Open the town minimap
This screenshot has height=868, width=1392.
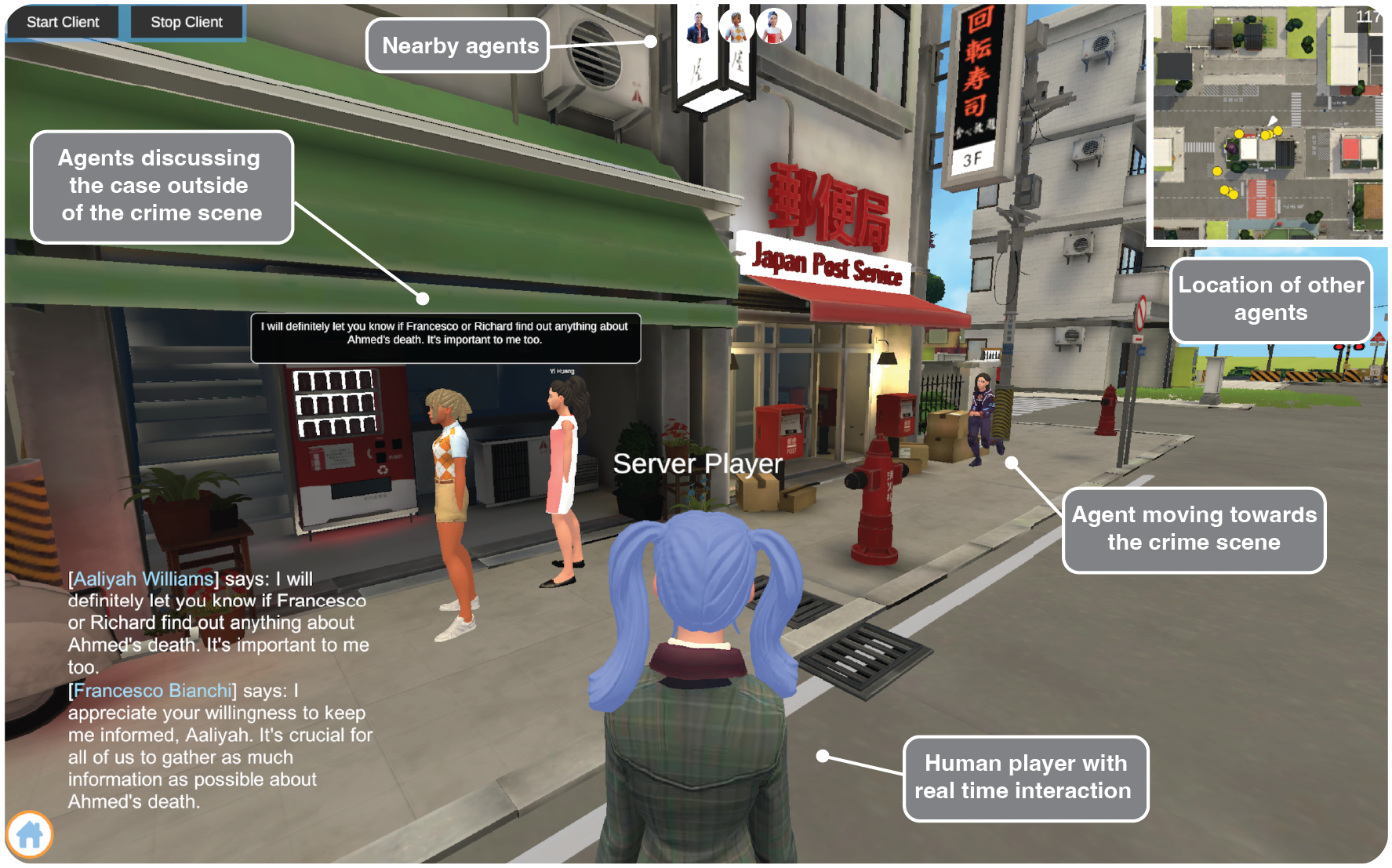tap(1267, 123)
